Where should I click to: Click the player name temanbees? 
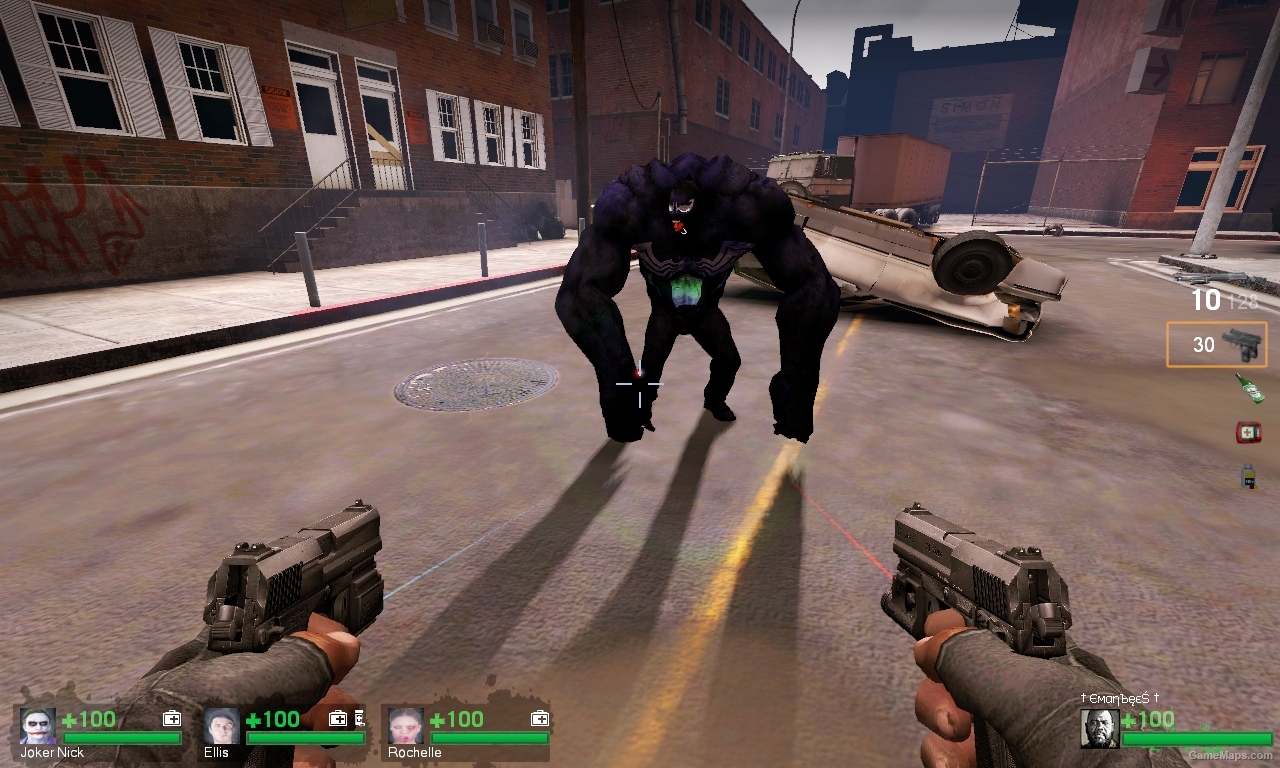pos(1118,697)
